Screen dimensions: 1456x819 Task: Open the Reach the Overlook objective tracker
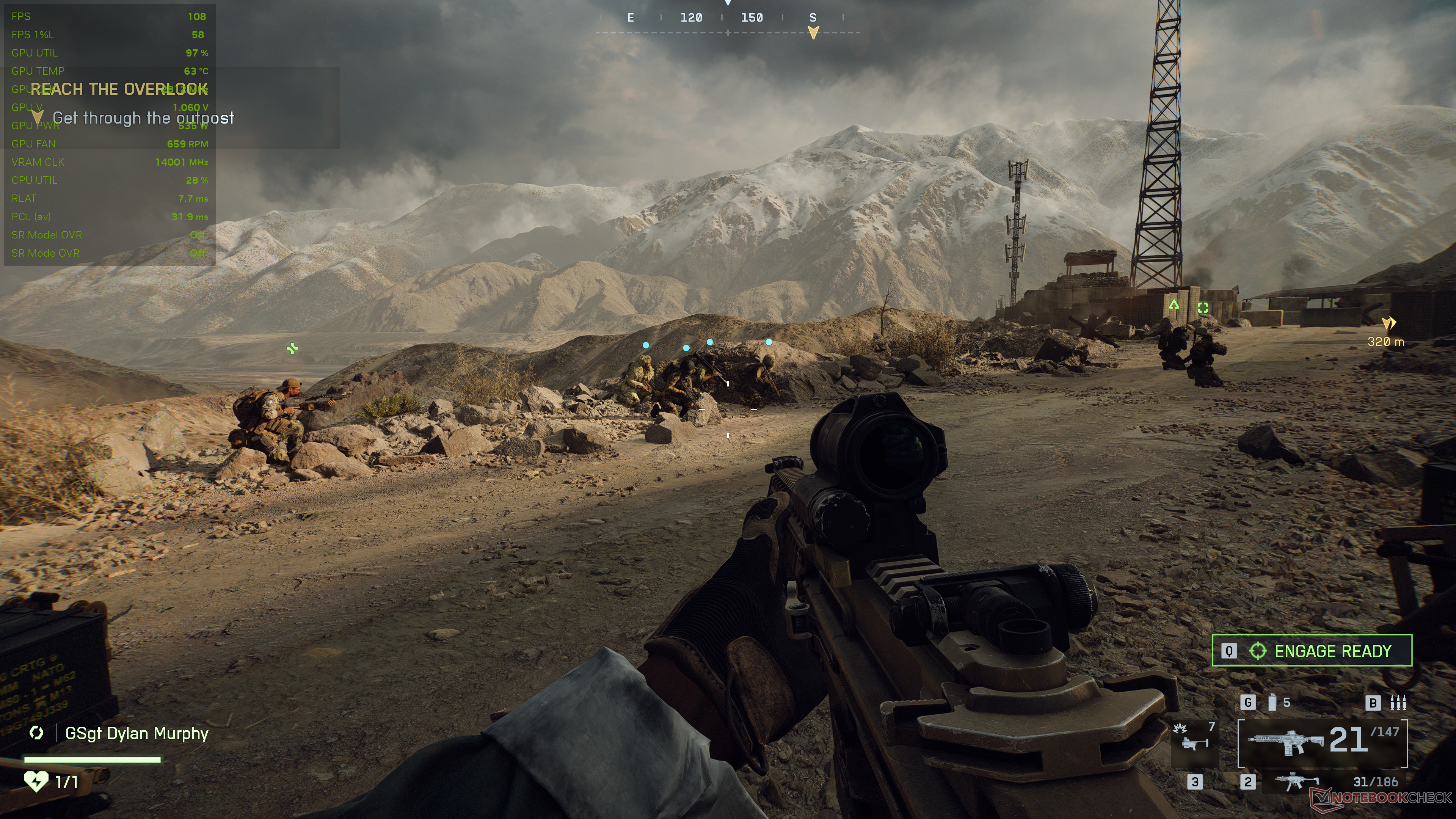[119, 89]
